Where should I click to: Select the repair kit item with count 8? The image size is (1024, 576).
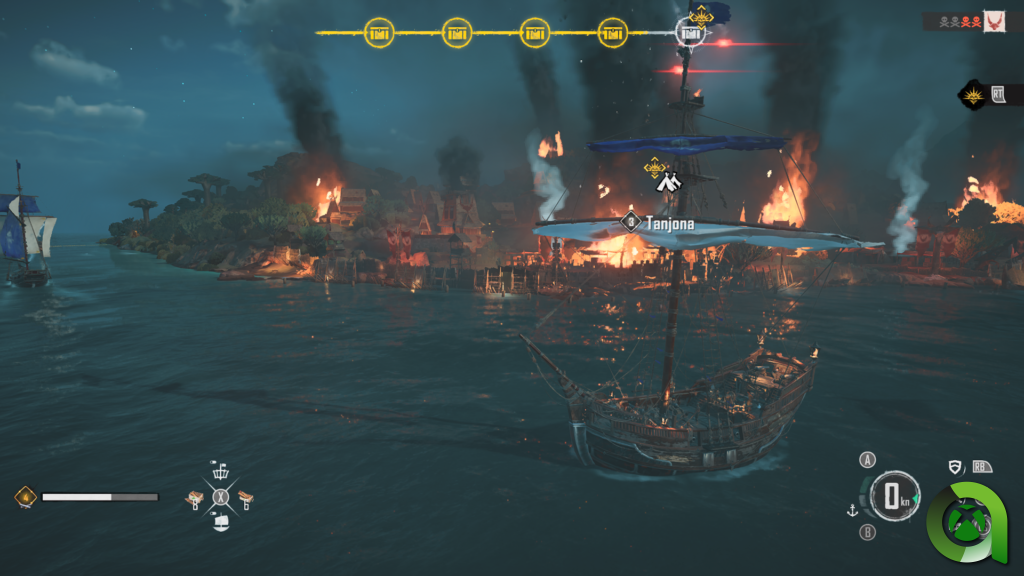[198, 498]
